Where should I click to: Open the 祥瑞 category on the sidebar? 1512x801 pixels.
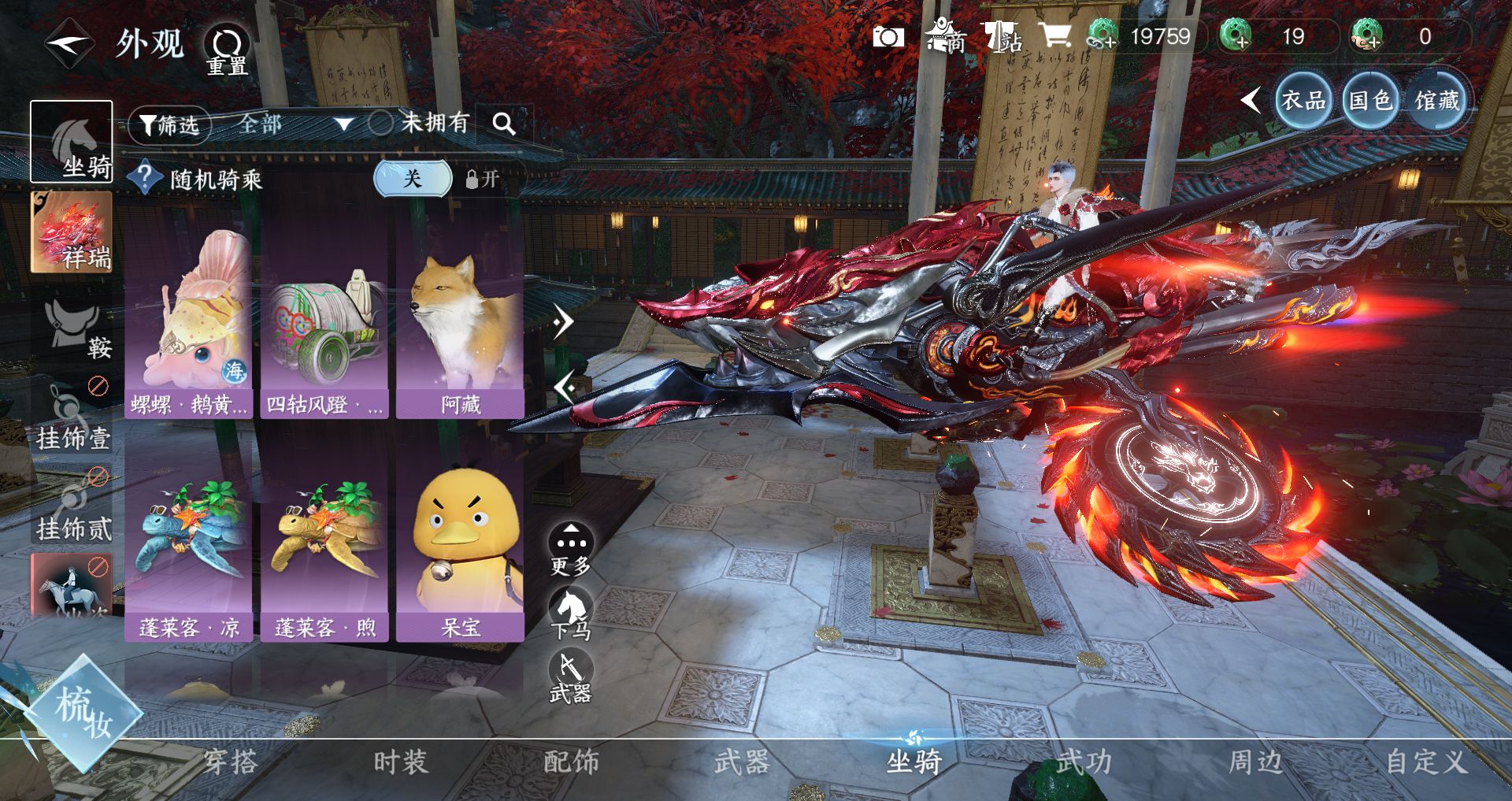pos(72,232)
